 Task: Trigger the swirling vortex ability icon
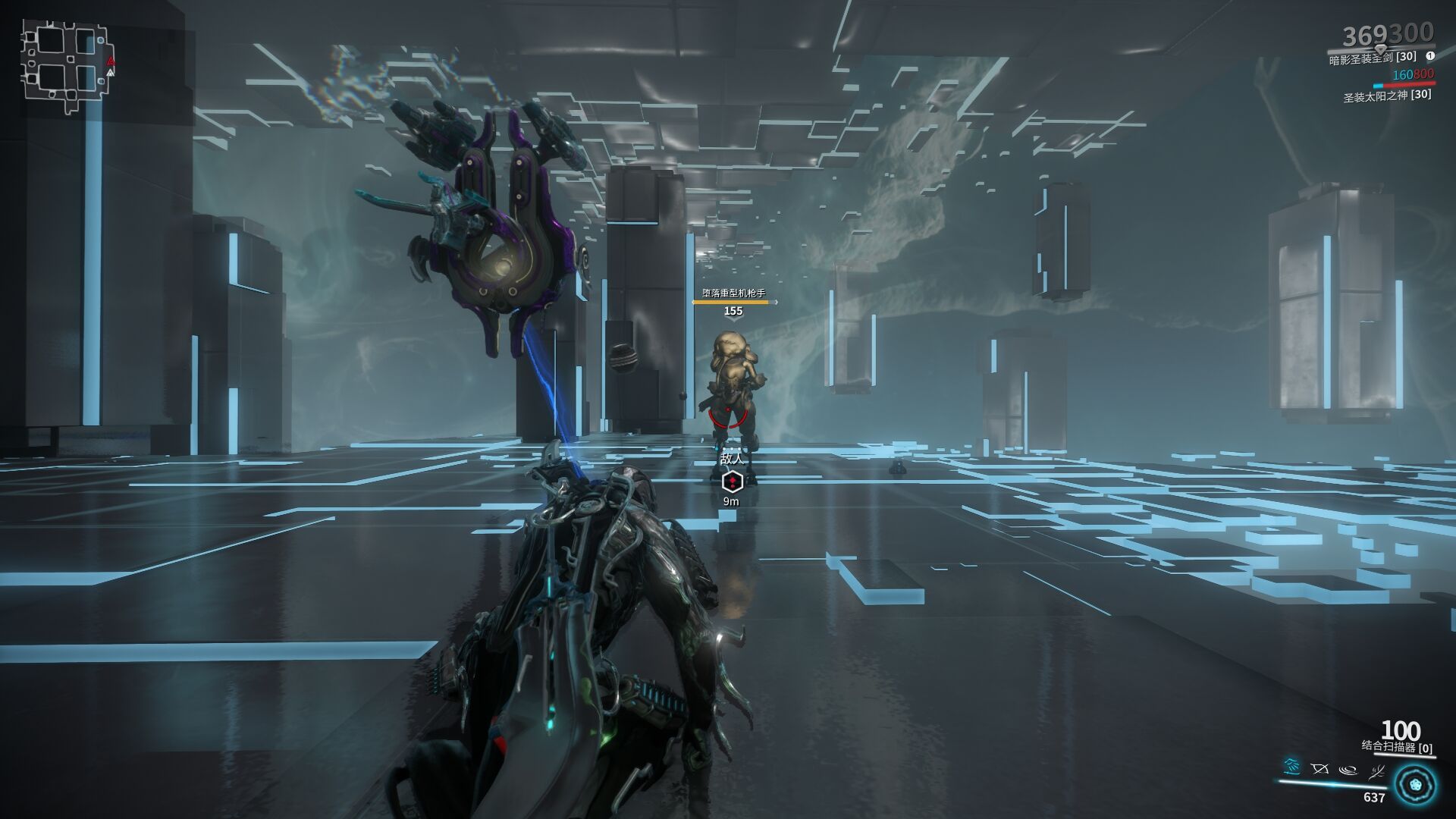point(1348,770)
